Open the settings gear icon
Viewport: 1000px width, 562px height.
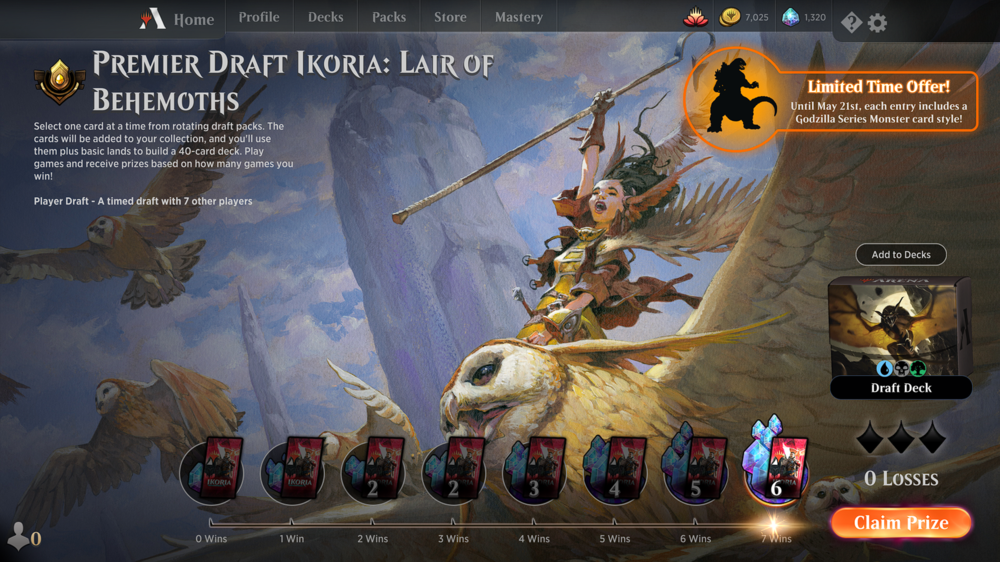click(x=878, y=22)
